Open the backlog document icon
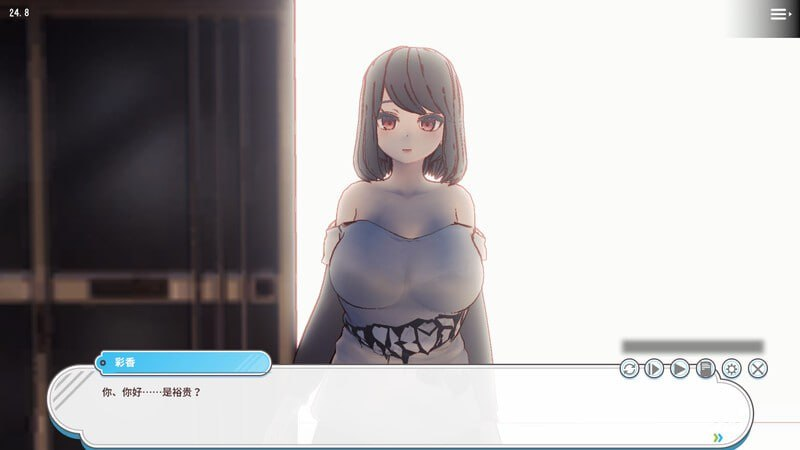Screen dimensions: 800x450 point(706,369)
